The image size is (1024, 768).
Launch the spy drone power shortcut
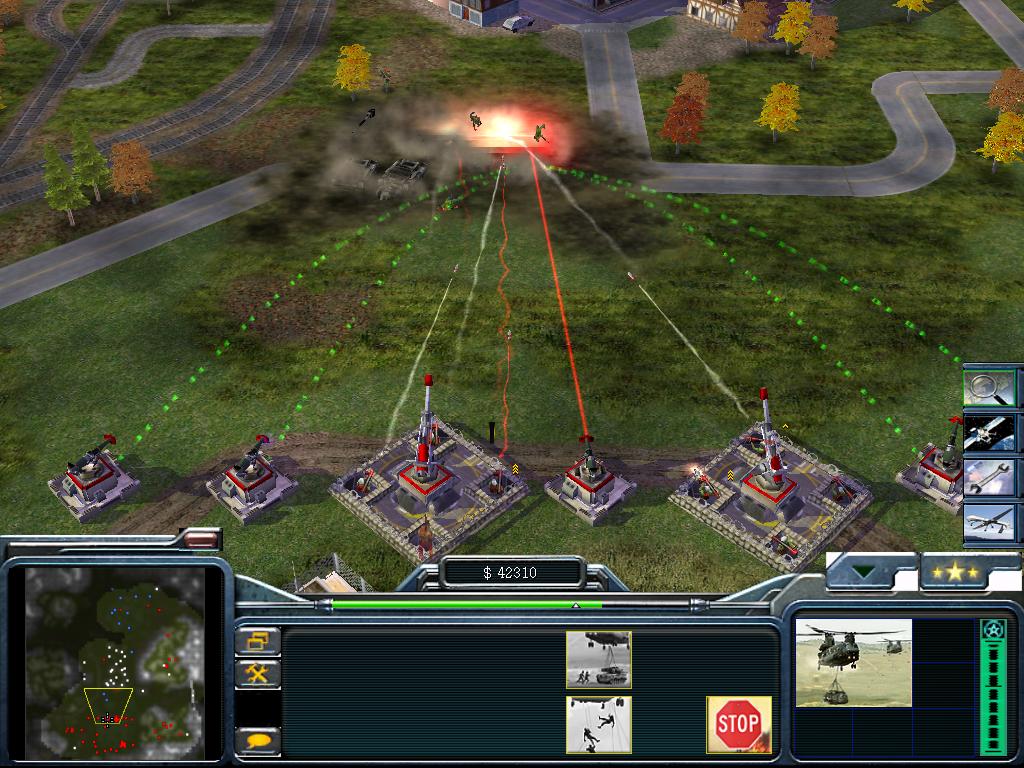point(989,523)
